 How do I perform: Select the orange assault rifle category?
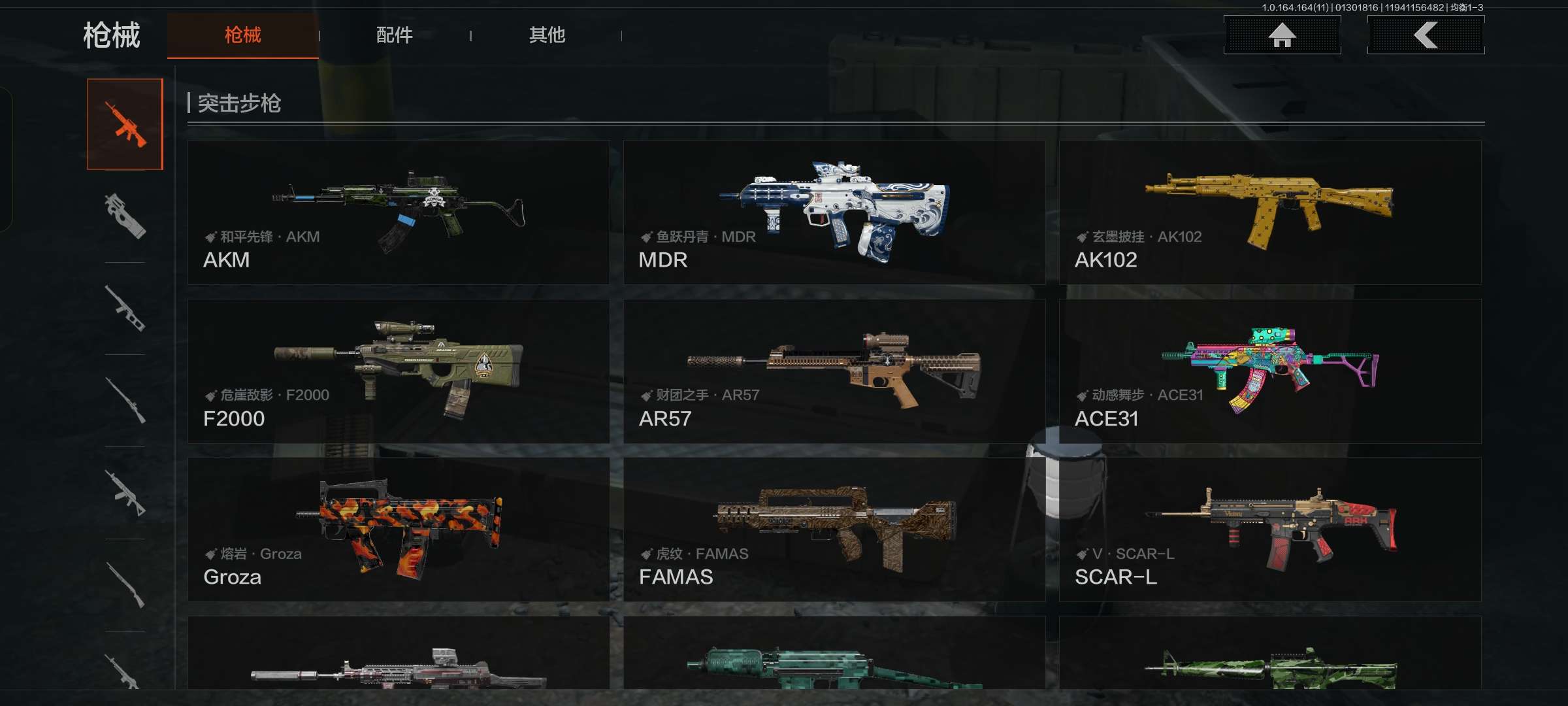point(125,124)
